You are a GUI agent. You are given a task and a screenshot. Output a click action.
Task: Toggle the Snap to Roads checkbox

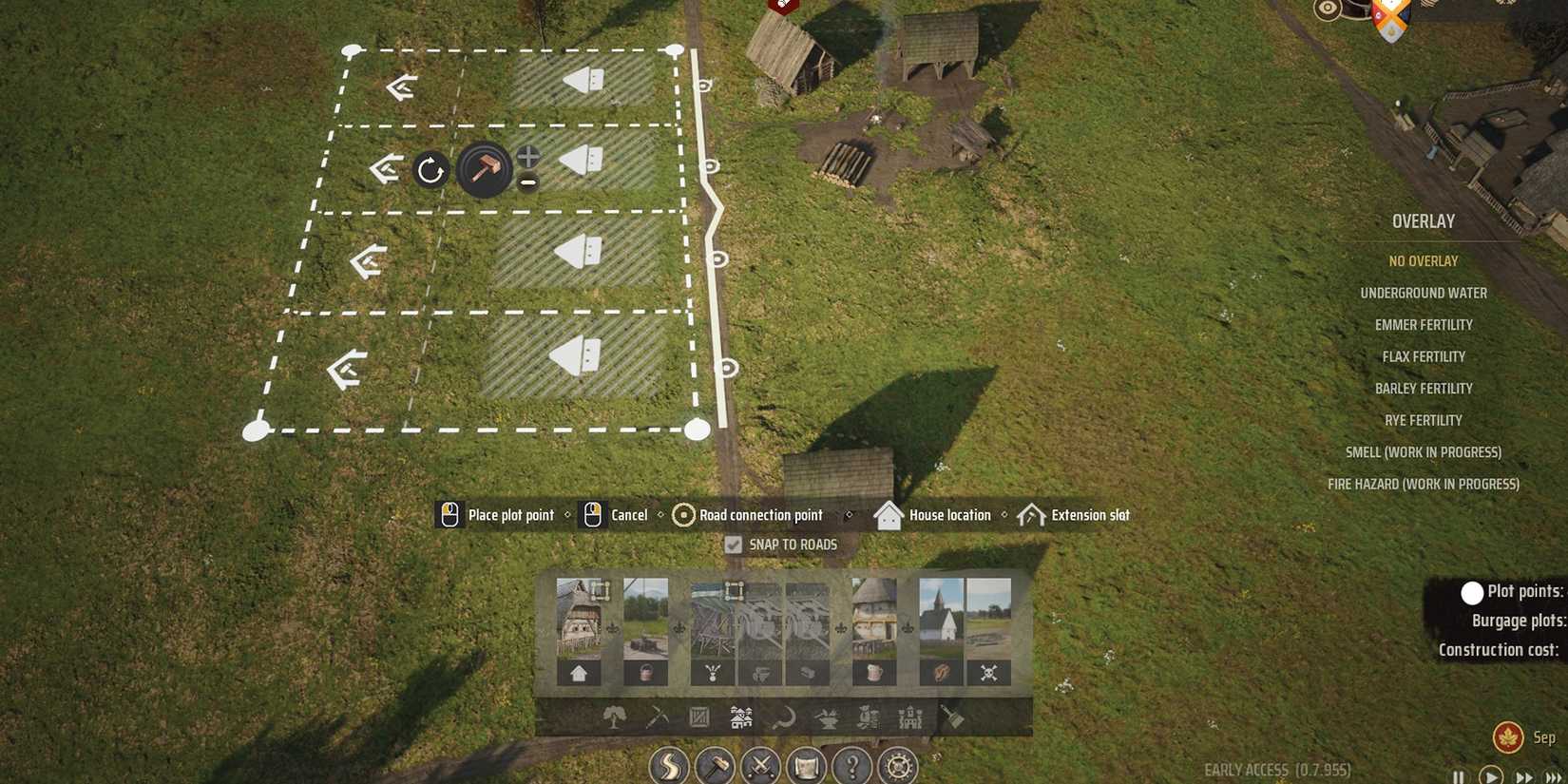point(733,544)
